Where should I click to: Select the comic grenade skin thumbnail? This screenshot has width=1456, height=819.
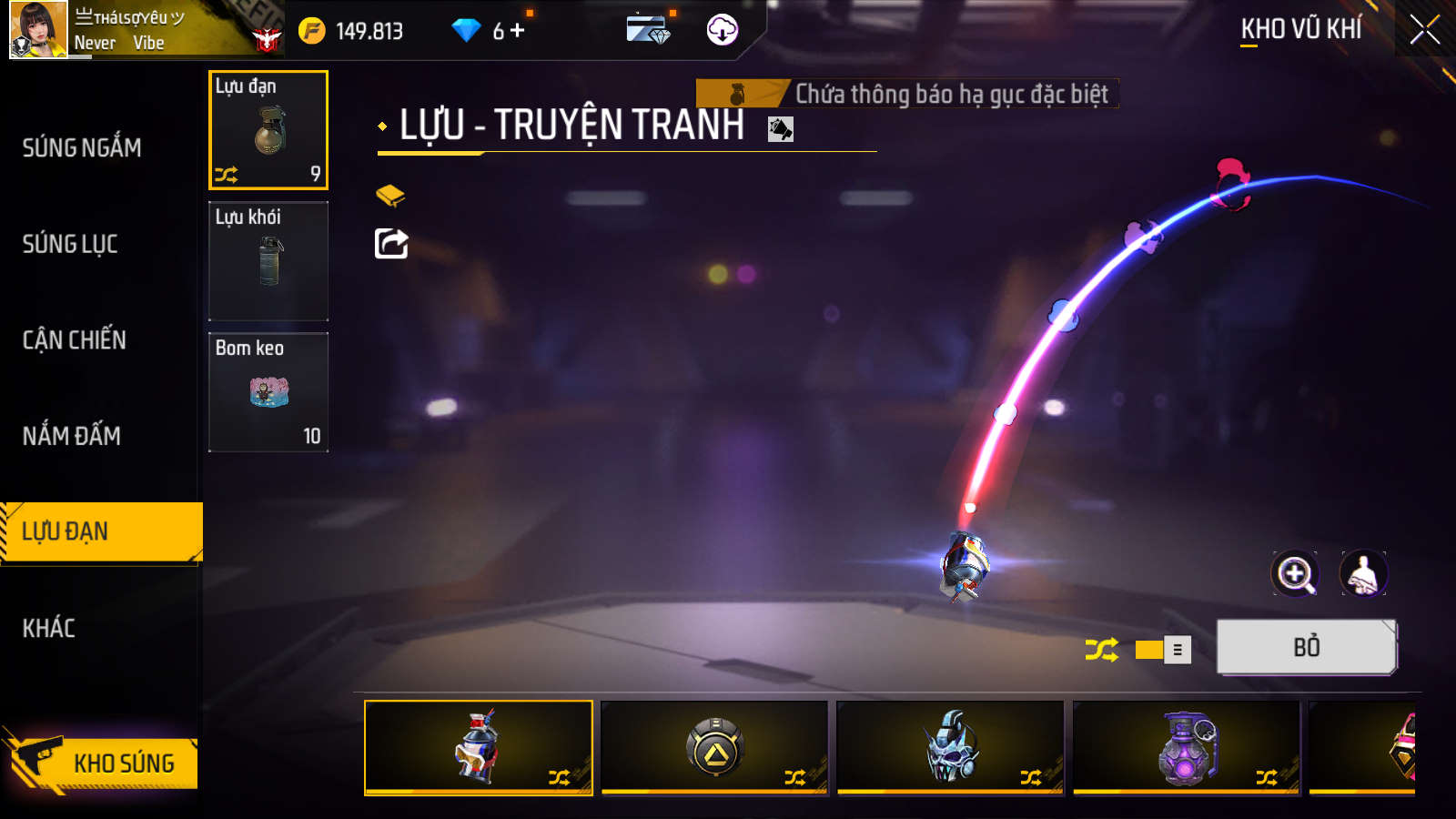pyautogui.click(x=479, y=747)
